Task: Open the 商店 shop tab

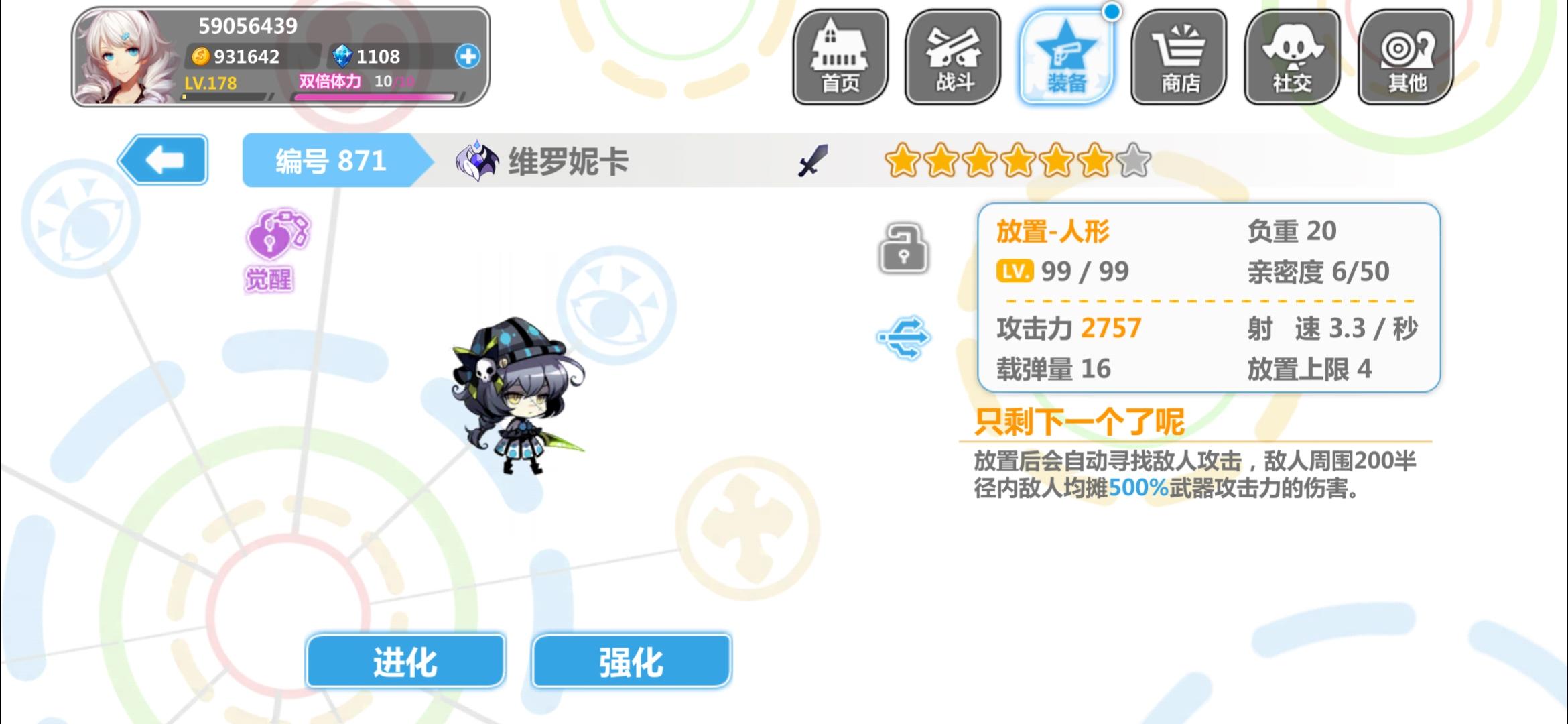Action: [x=1179, y=57]
